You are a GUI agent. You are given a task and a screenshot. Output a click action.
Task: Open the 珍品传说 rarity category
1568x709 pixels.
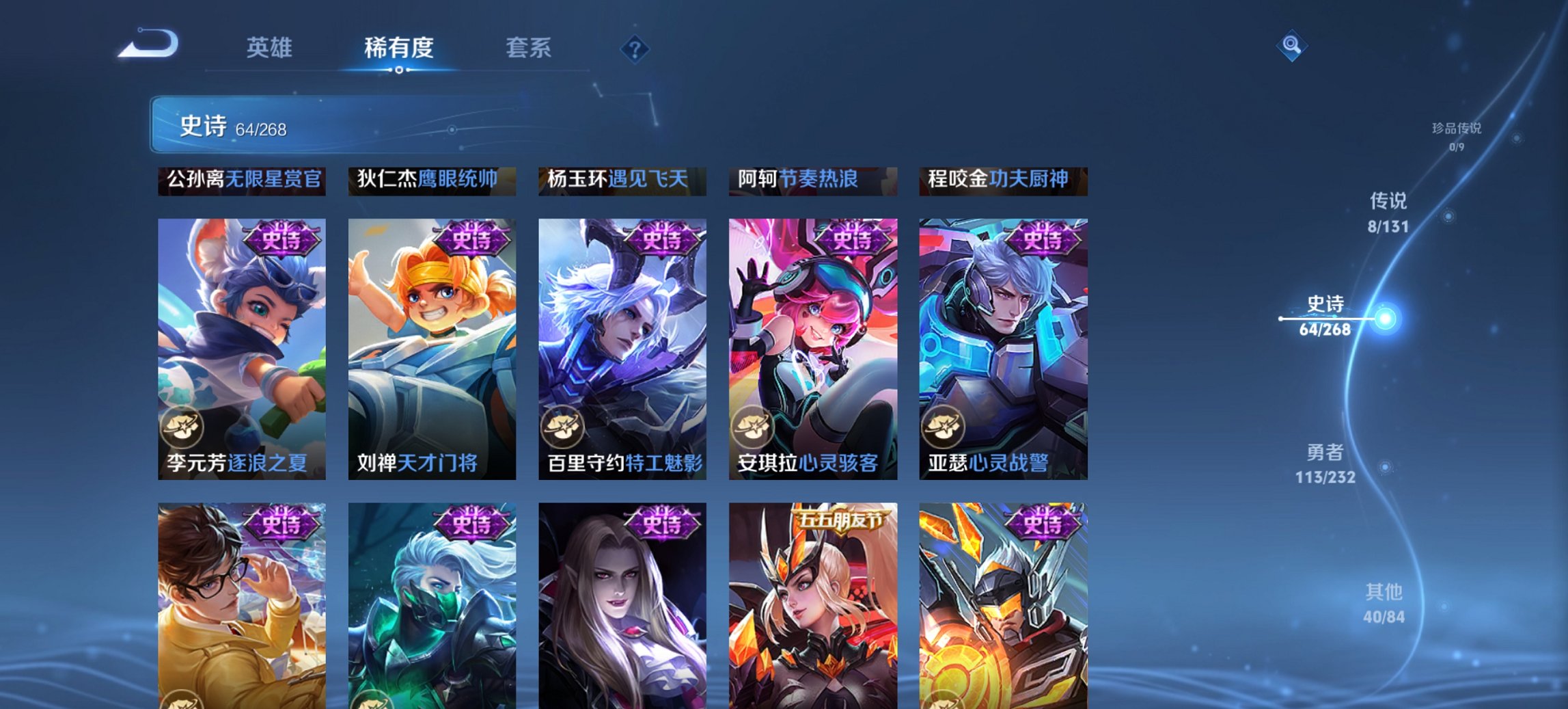pos(1456,133)
